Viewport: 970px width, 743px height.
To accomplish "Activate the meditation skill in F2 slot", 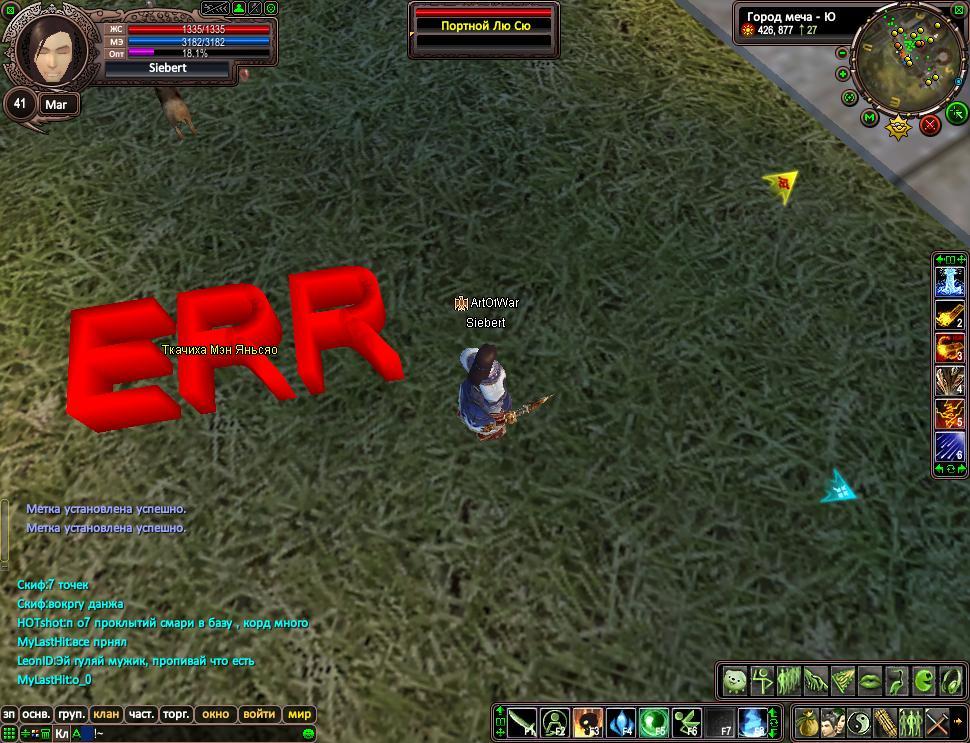I will click(556, 722).
